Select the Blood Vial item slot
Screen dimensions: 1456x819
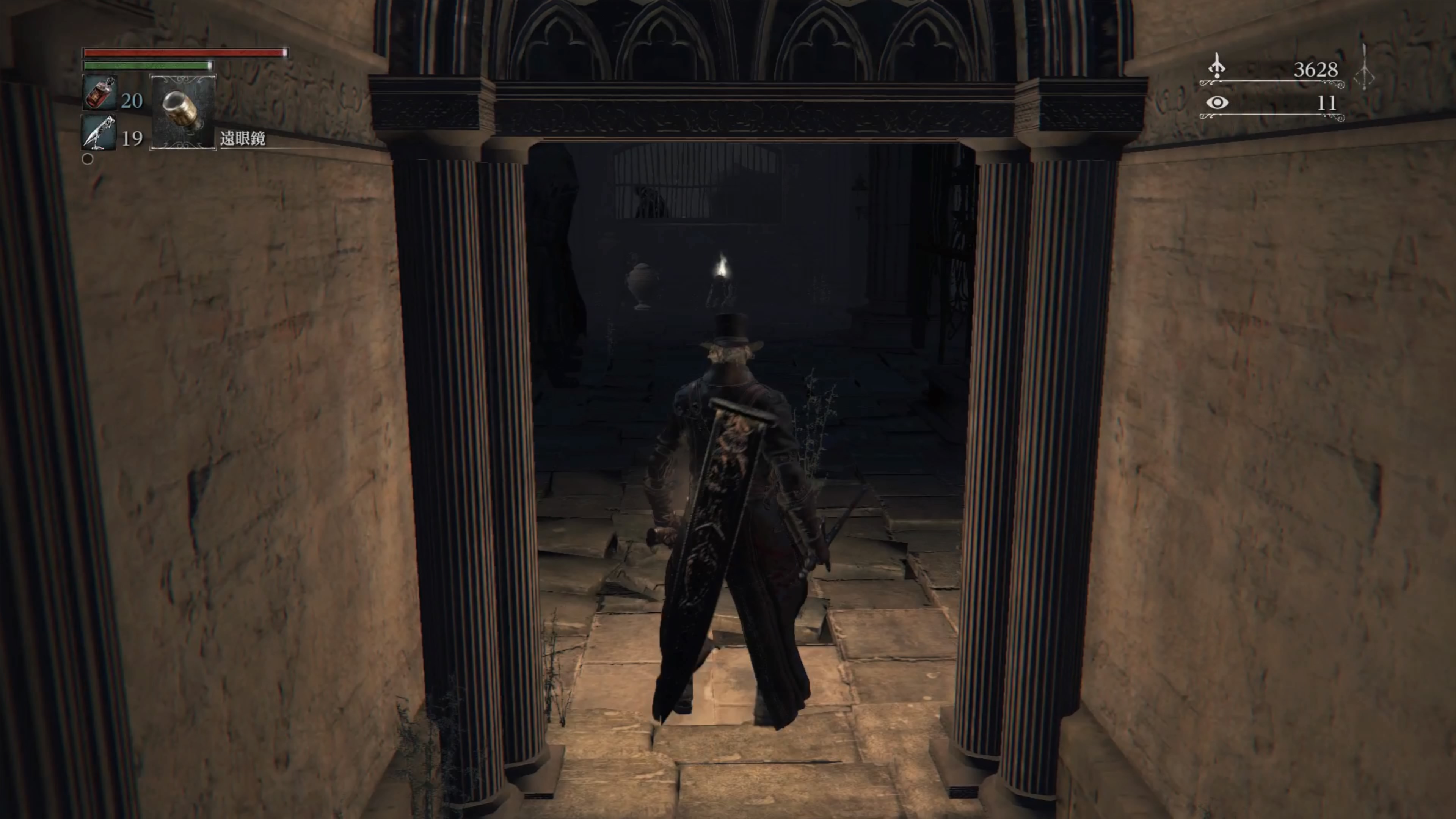[100, 93]
